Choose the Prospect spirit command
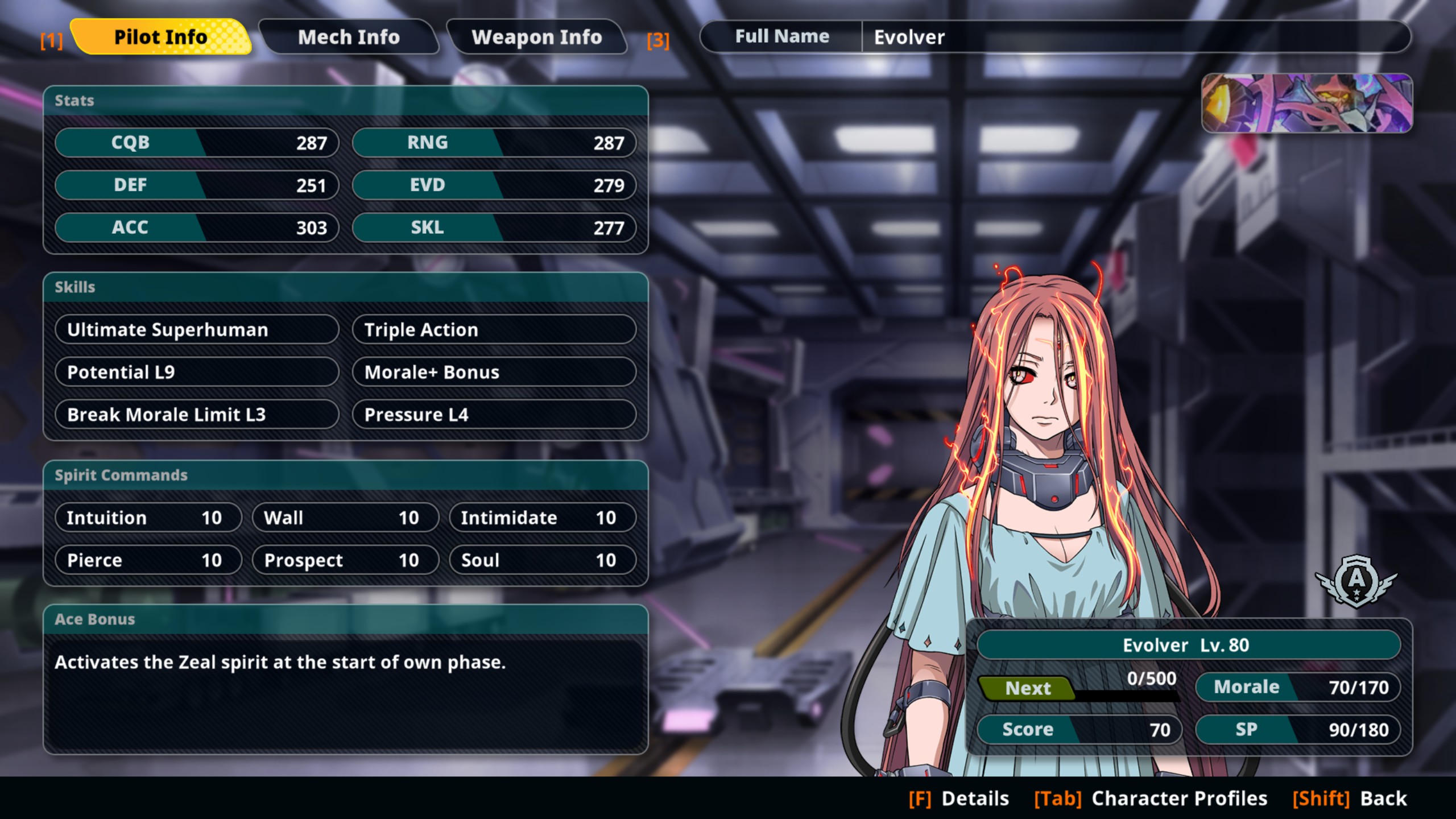1456x819 pixels. click(x=345, y=560)
